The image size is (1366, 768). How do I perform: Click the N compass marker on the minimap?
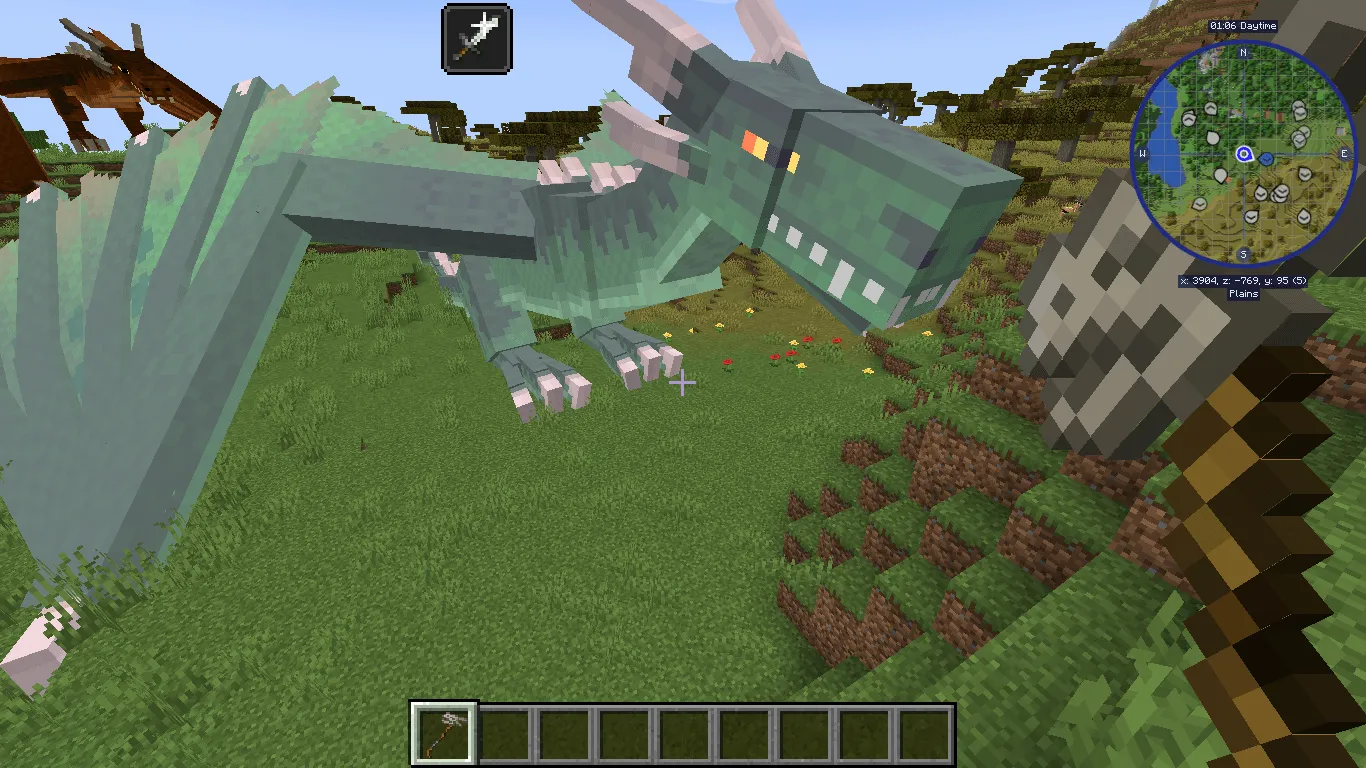(1243, 53)
